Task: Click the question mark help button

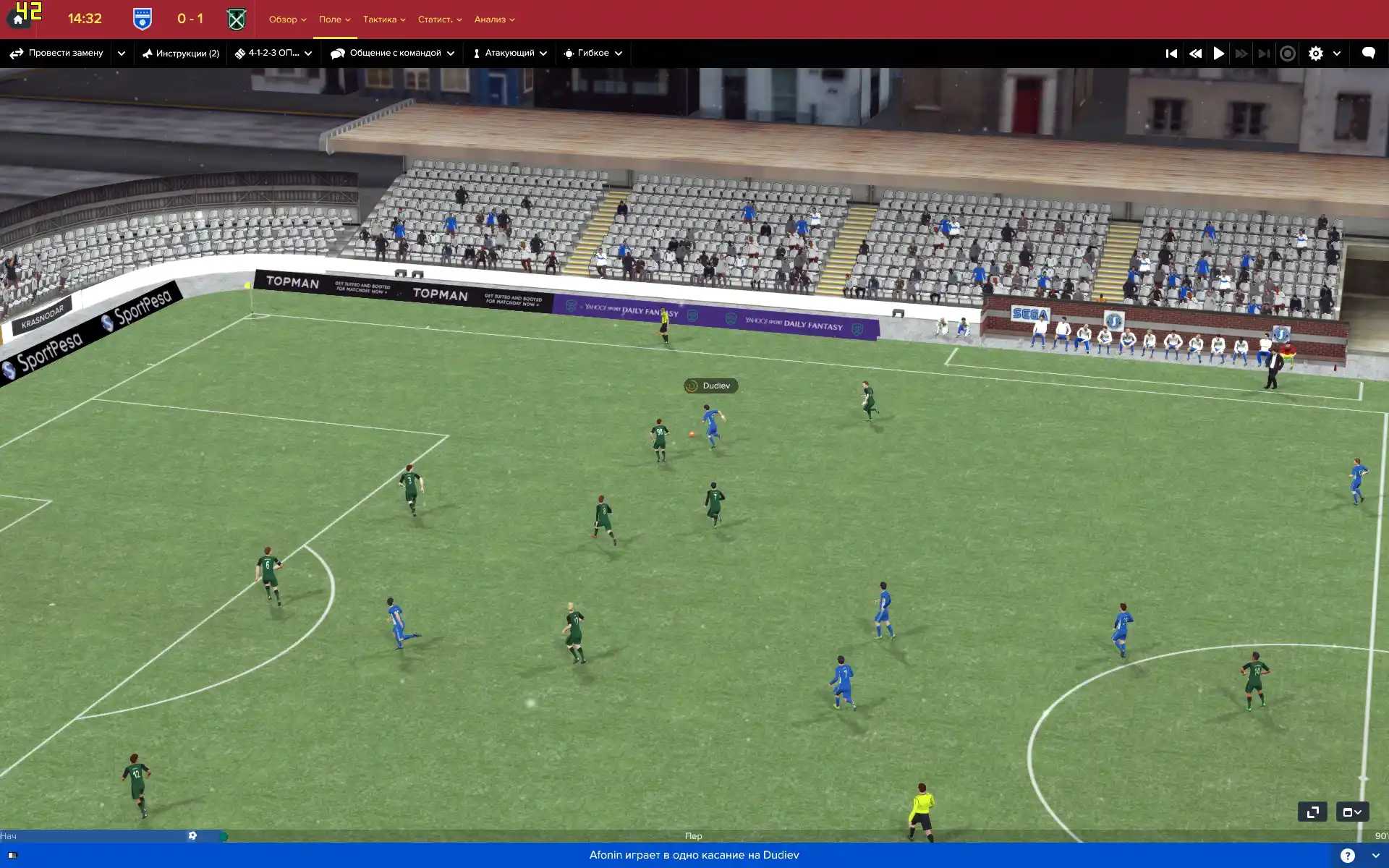Action: click(x=1347, y=856)
